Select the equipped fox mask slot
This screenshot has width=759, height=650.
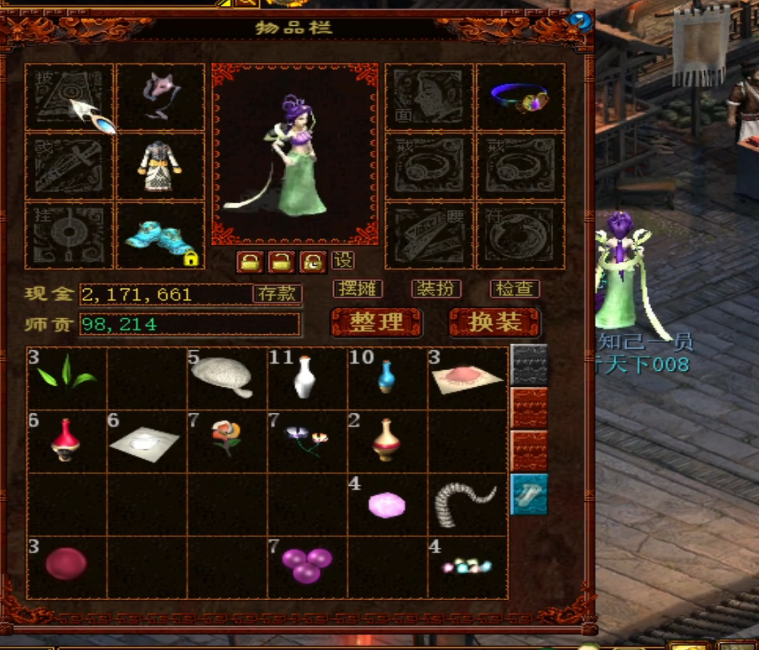click(161, 97)
